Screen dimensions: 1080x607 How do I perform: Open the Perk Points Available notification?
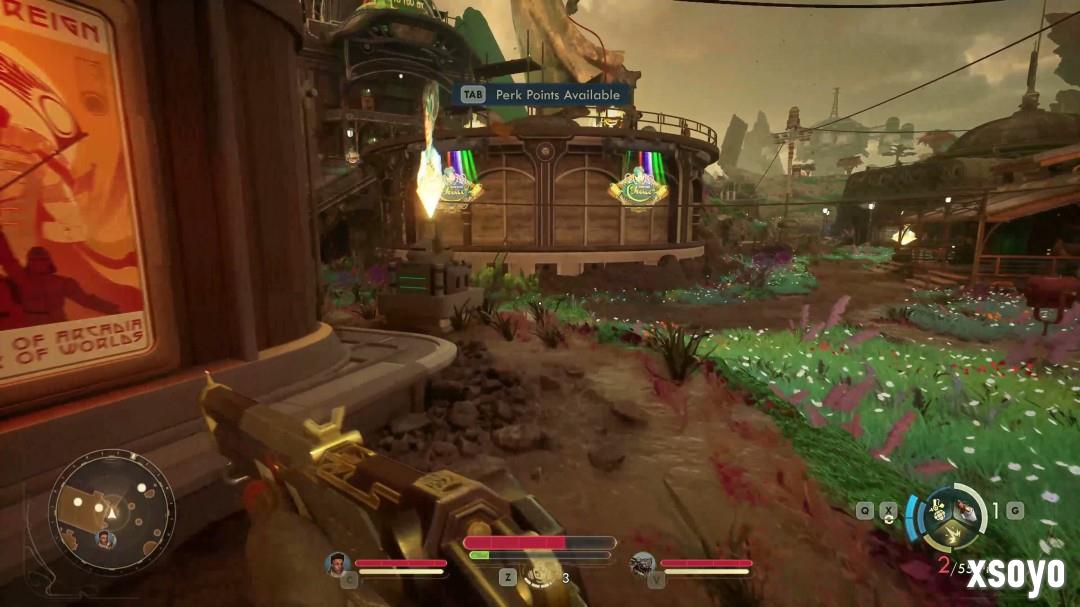click(543, 95)
